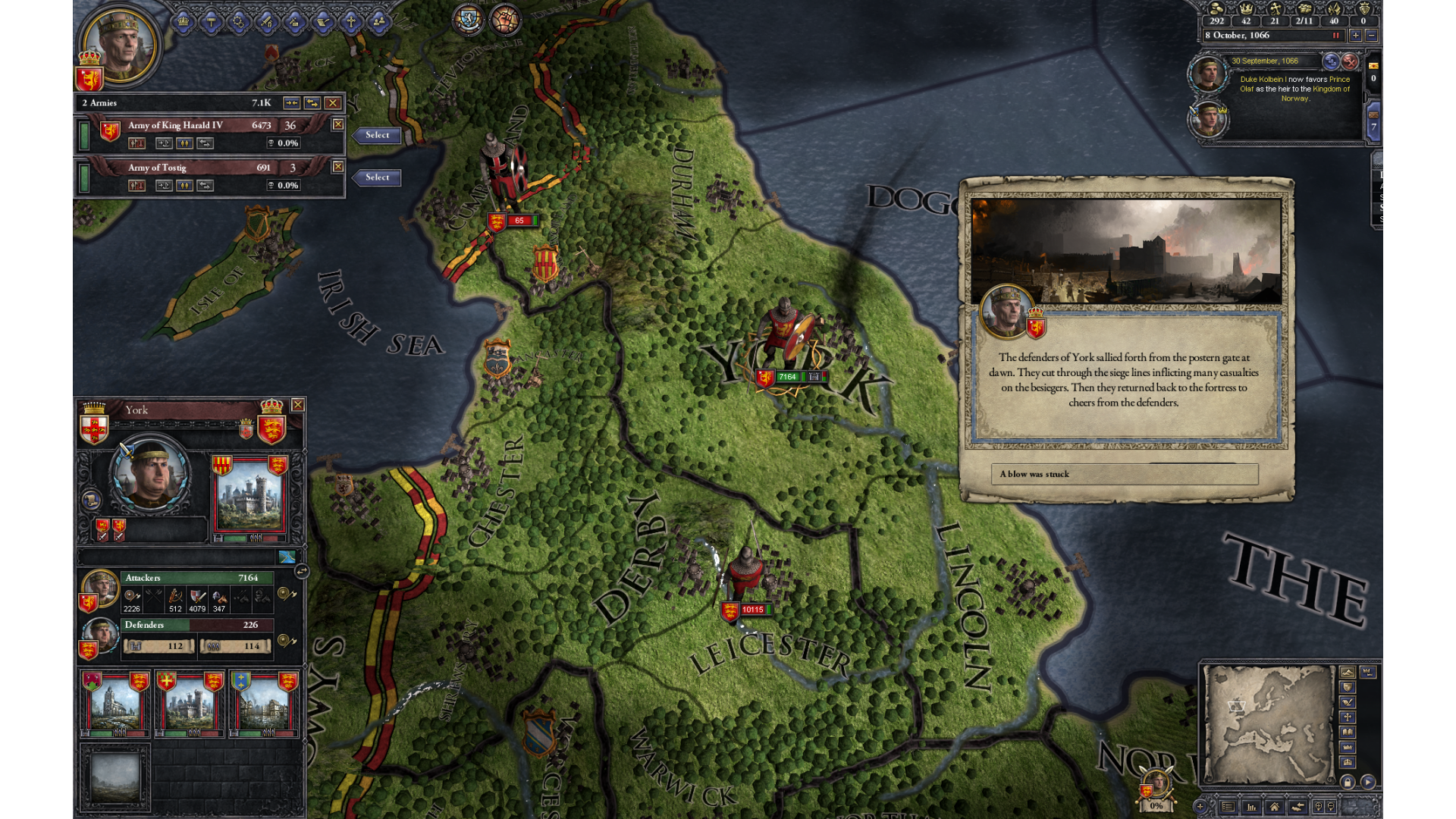Merge the selected armies
The height and width of the screenshot is (819, 1456).
[291, 102]
